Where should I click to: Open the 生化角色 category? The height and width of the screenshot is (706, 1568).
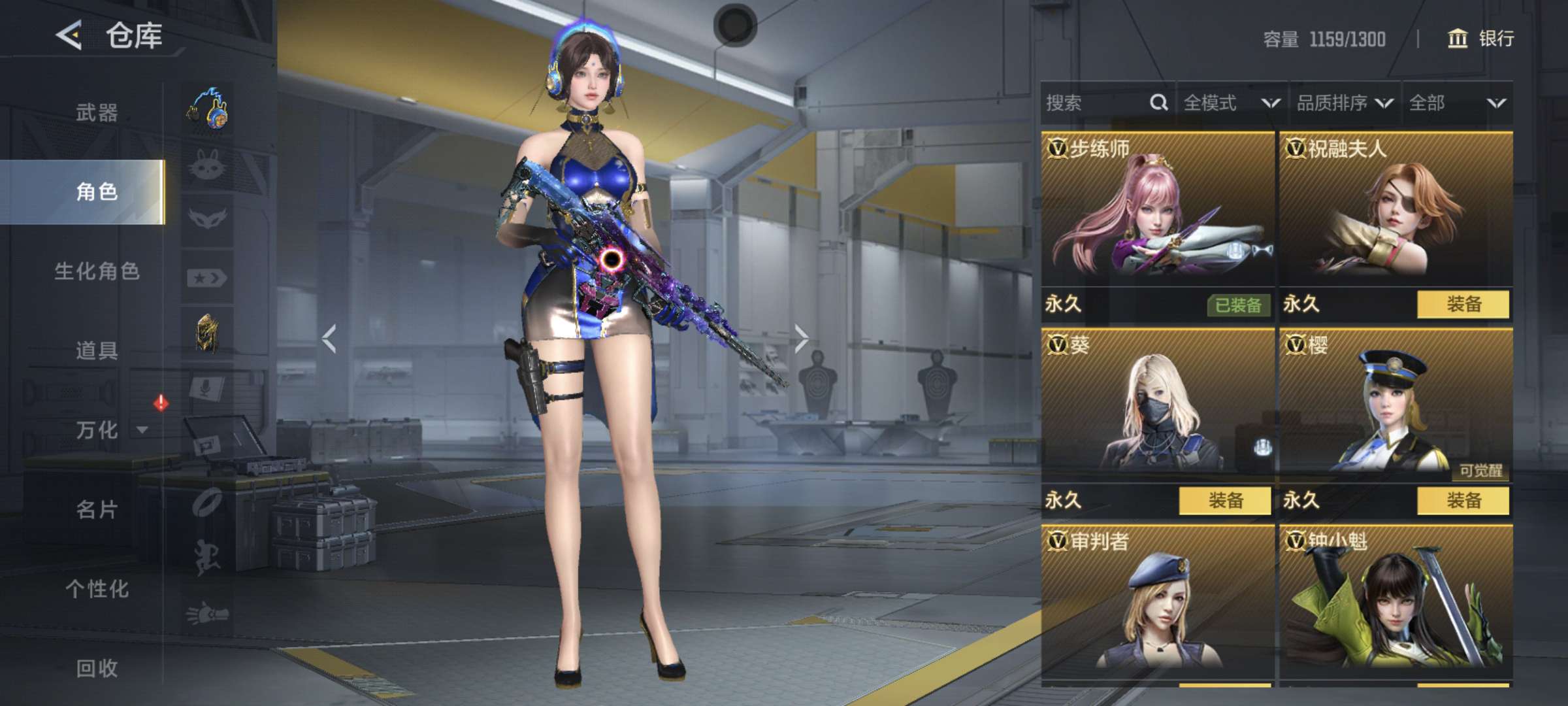(97, 271)
